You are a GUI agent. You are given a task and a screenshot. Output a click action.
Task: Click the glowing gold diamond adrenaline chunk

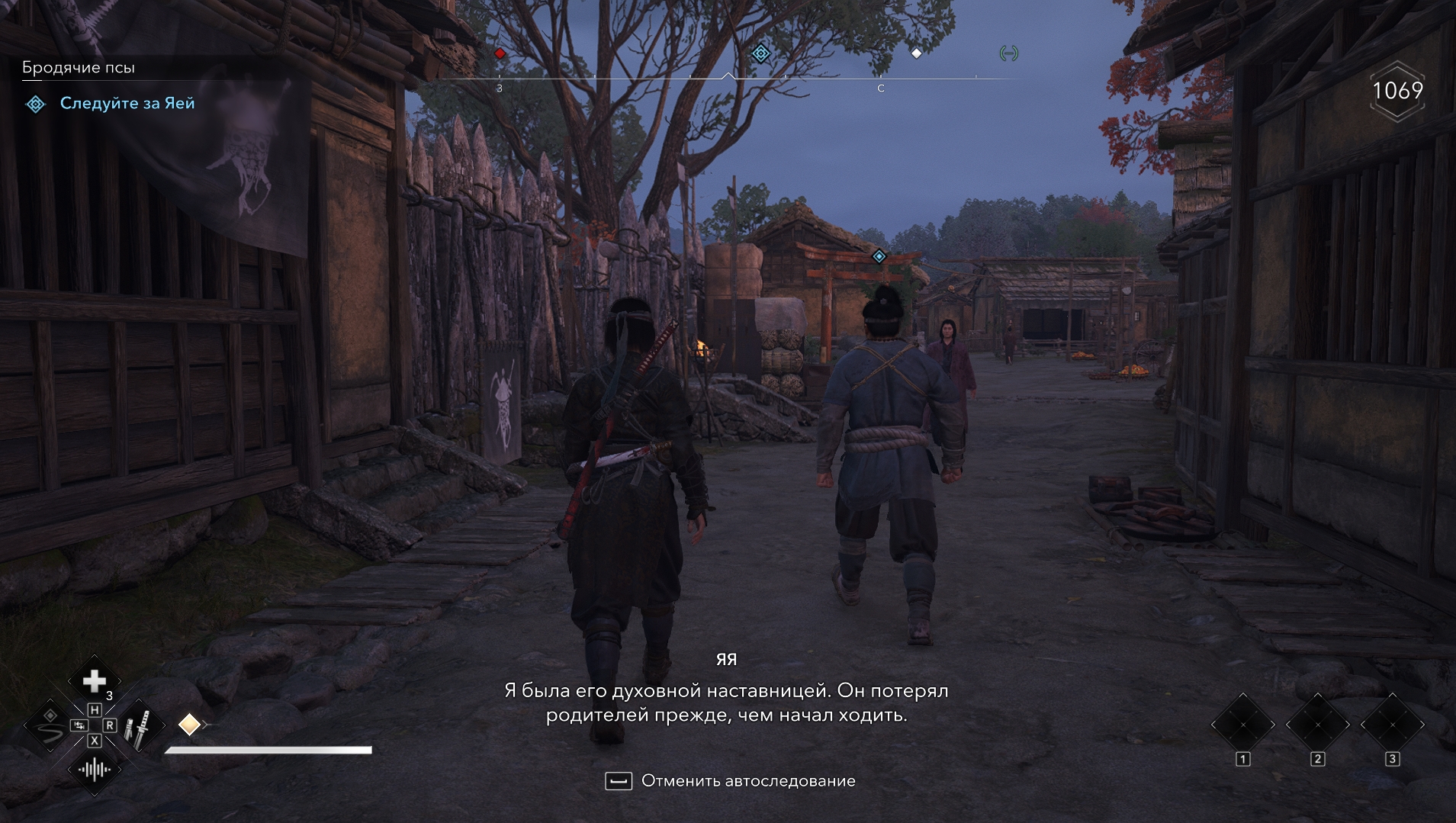pyautogui.click(x=189, y=724)
